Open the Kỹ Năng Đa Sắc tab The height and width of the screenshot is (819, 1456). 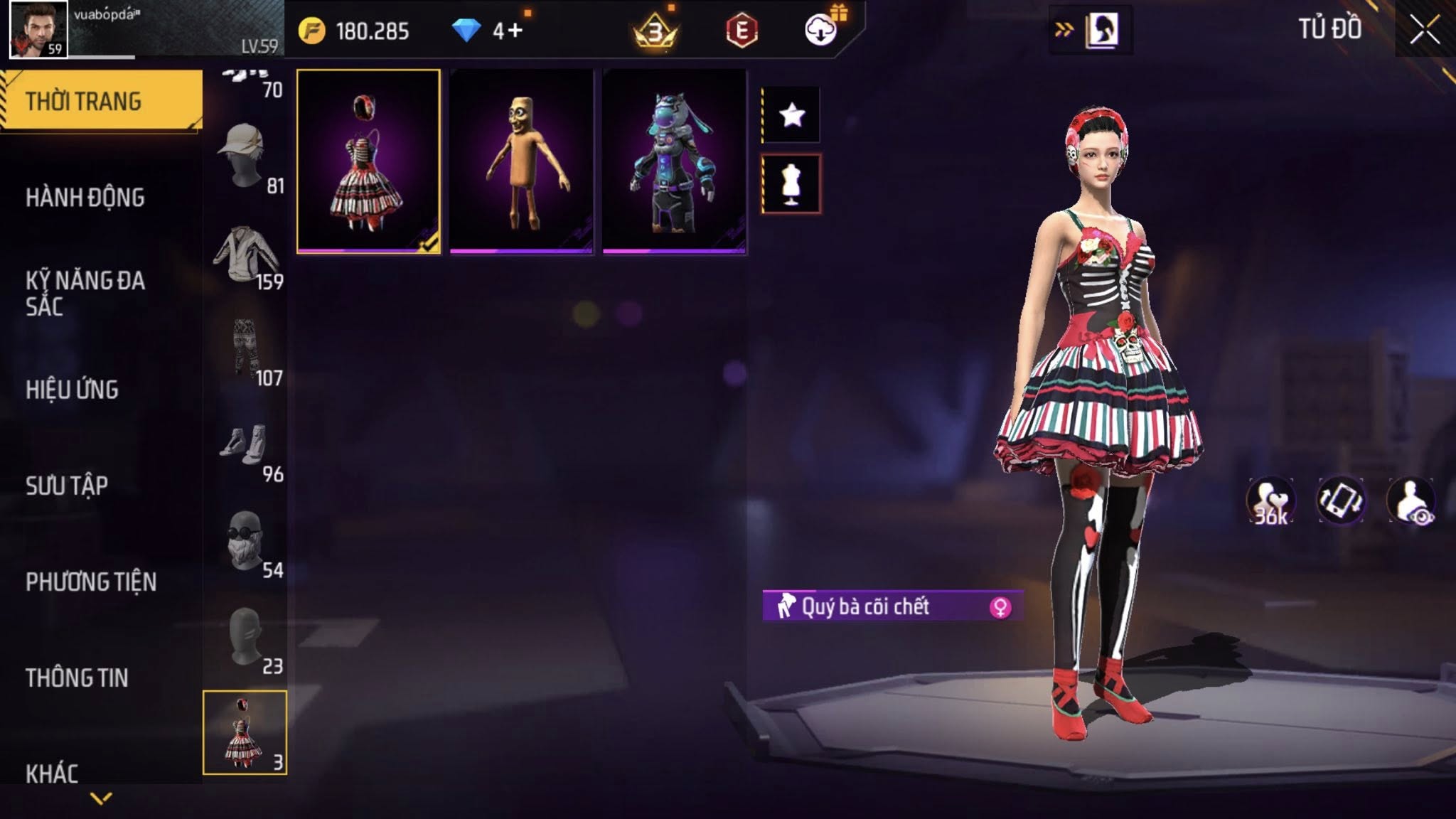85,294
